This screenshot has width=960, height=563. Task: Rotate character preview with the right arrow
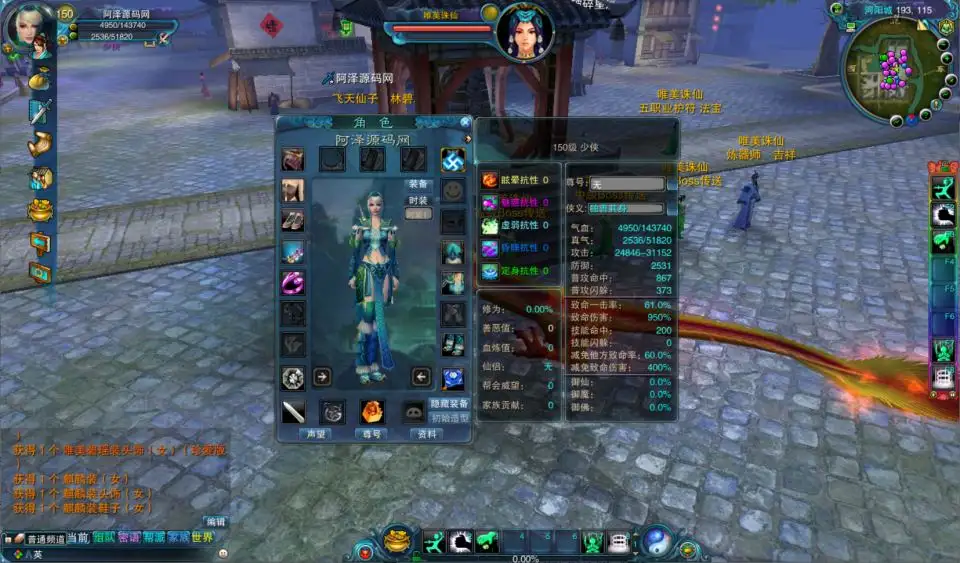(323, 377)
